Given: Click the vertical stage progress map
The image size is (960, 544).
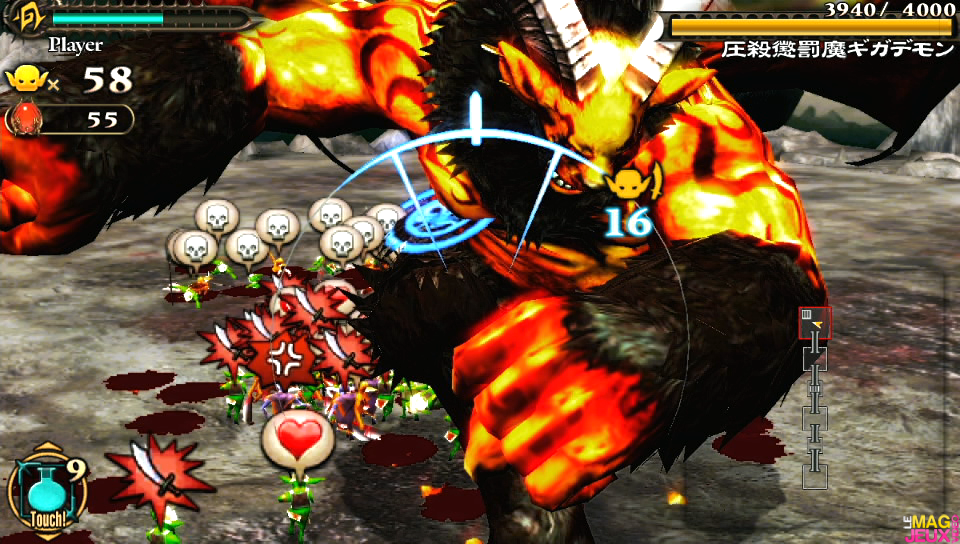Looking at the screenshot, I should (815, 398).
